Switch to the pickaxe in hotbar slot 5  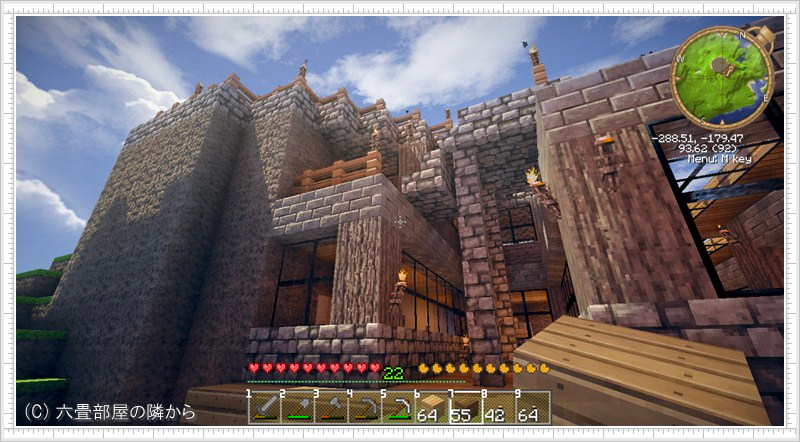pyautogui.click(x=398, y=406)
